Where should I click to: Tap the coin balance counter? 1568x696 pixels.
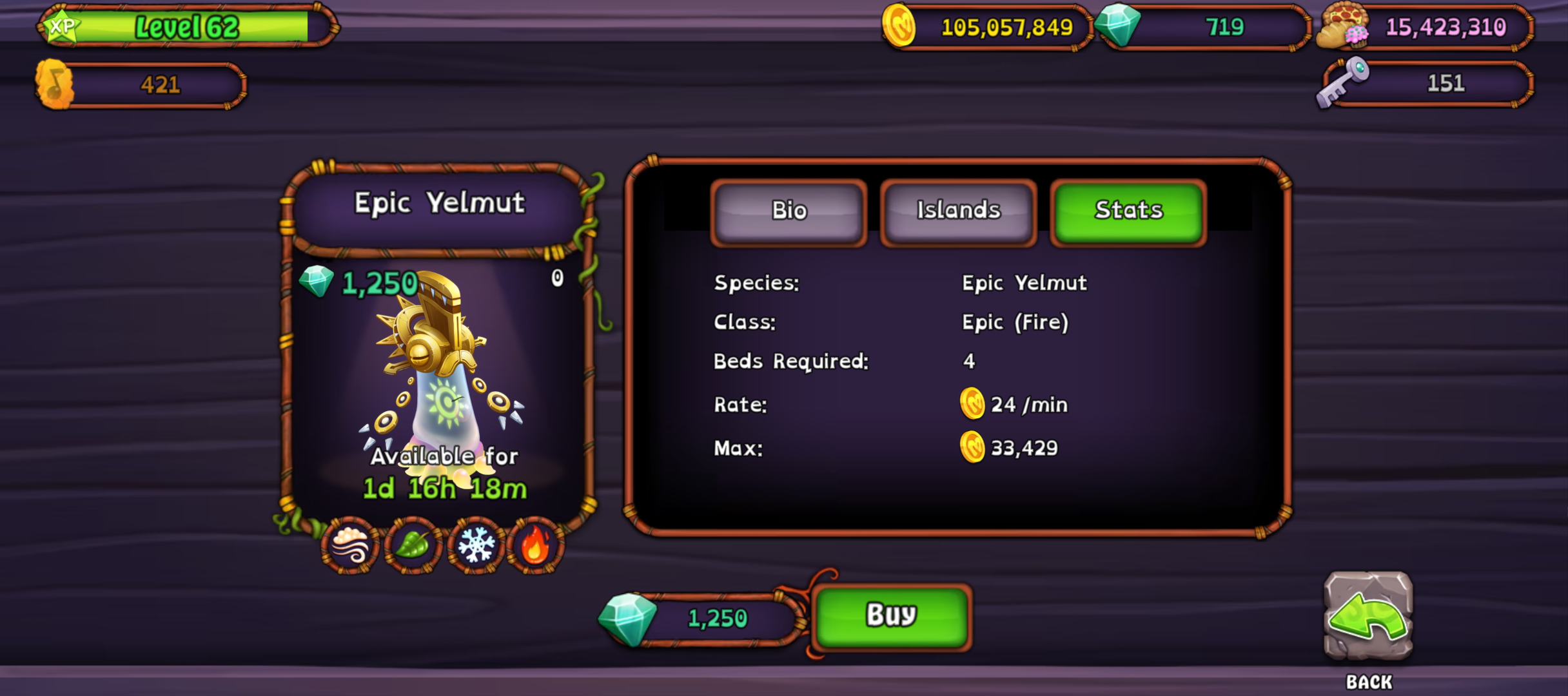(988, 27)
